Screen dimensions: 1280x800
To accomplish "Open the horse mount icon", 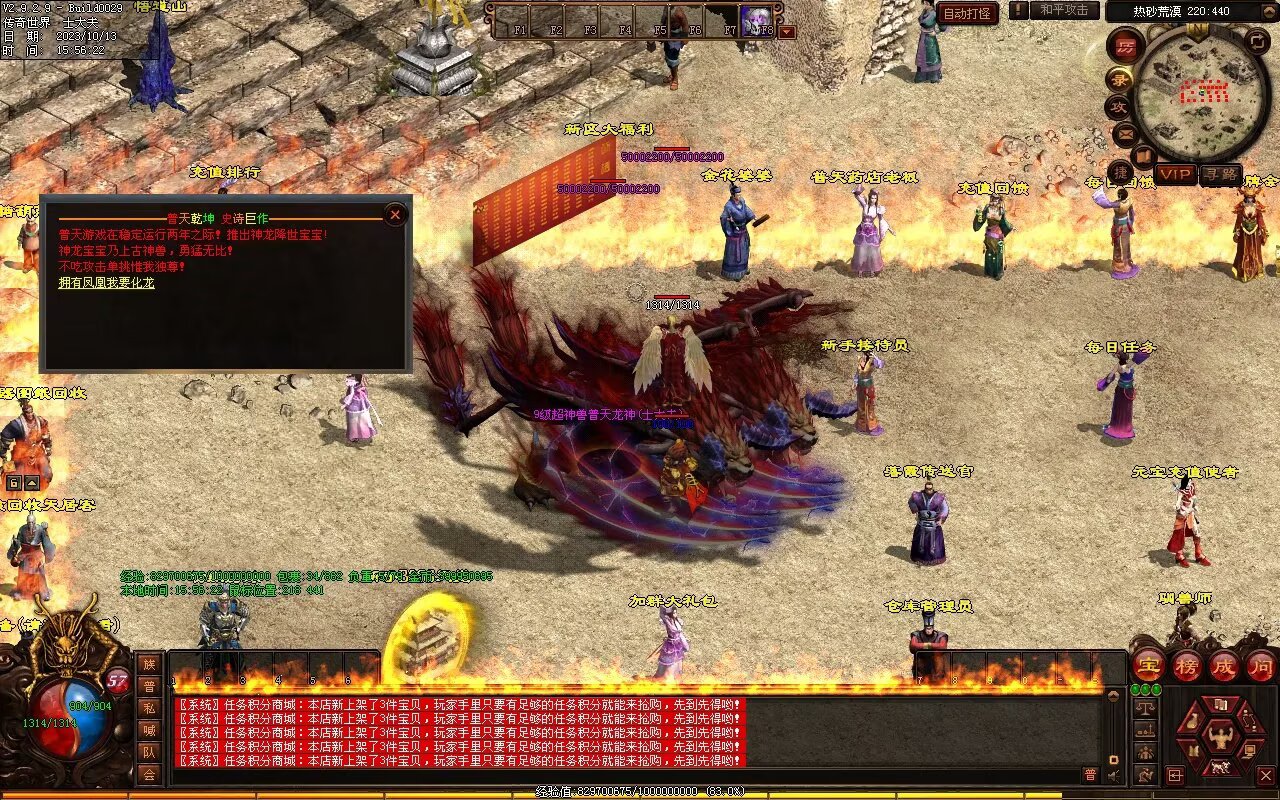I will [1220, 769].
